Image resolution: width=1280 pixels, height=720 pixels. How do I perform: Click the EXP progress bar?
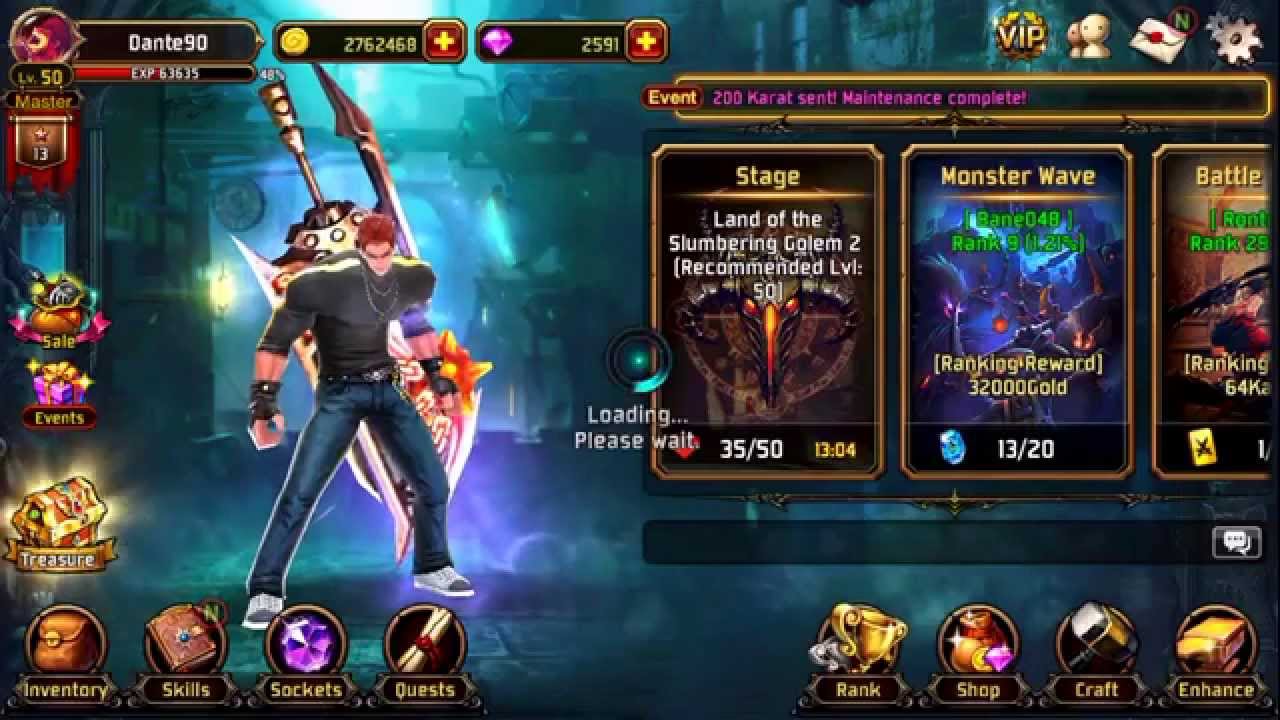pyautogui.click(x=165, y=73)
